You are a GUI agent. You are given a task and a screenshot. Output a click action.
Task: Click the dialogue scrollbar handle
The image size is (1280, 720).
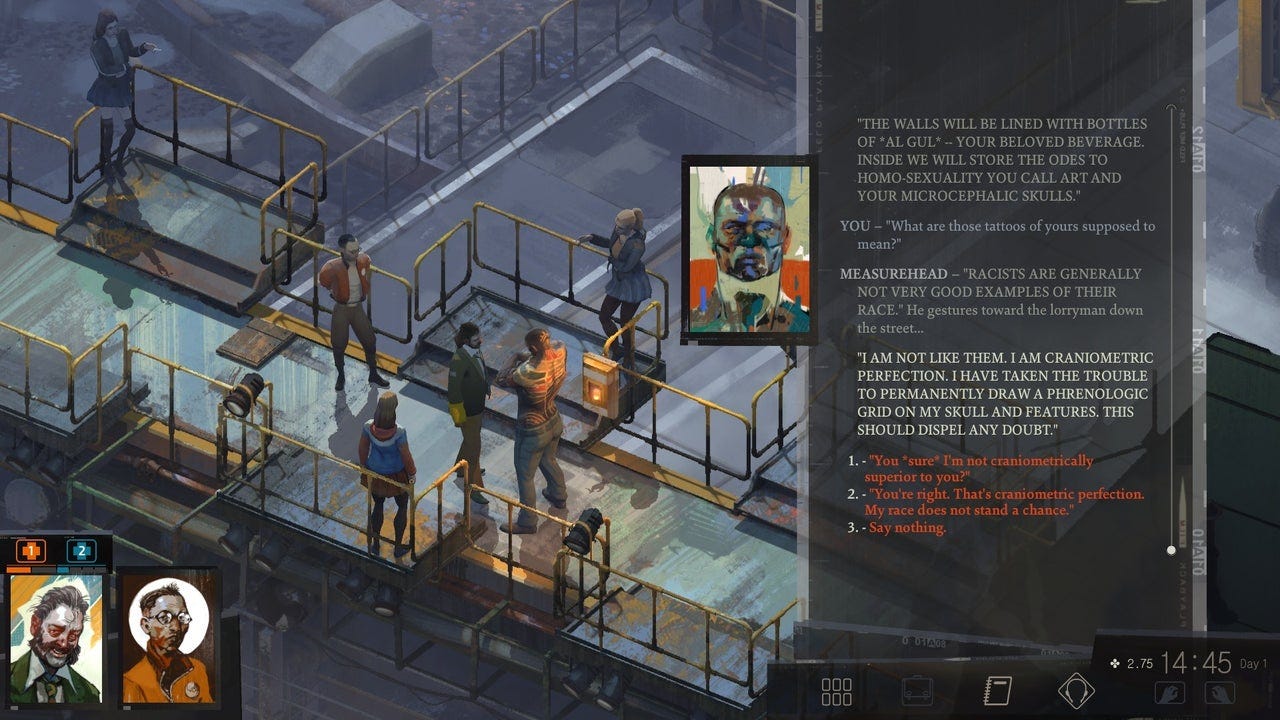coord(1171,550)
